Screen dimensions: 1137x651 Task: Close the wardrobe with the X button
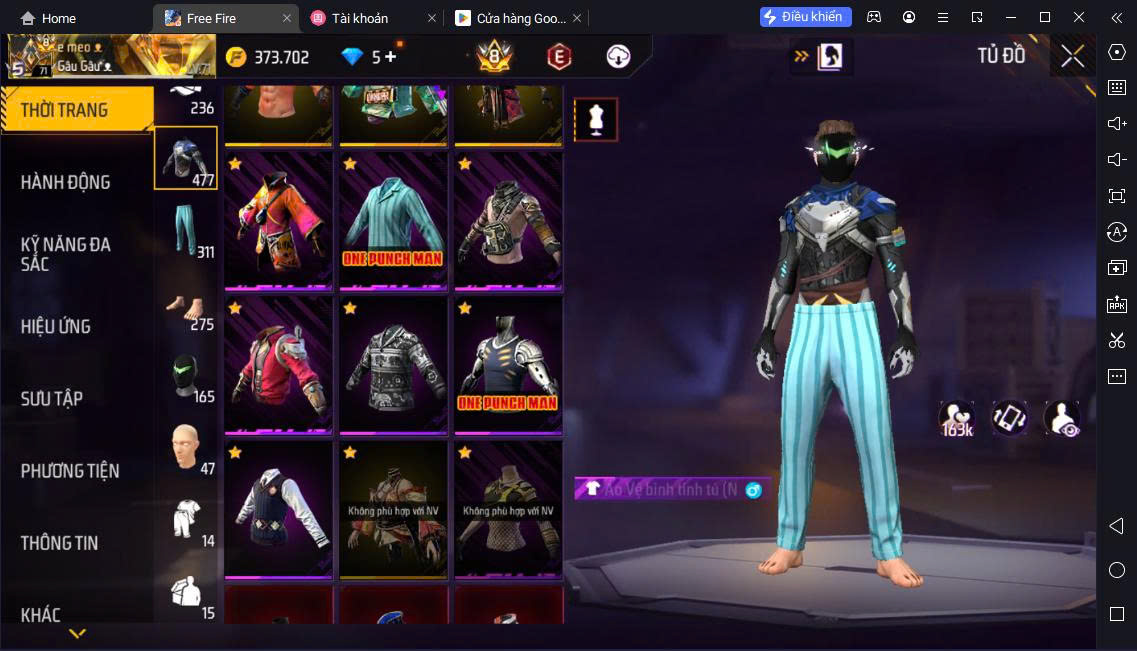[1072, 57]
